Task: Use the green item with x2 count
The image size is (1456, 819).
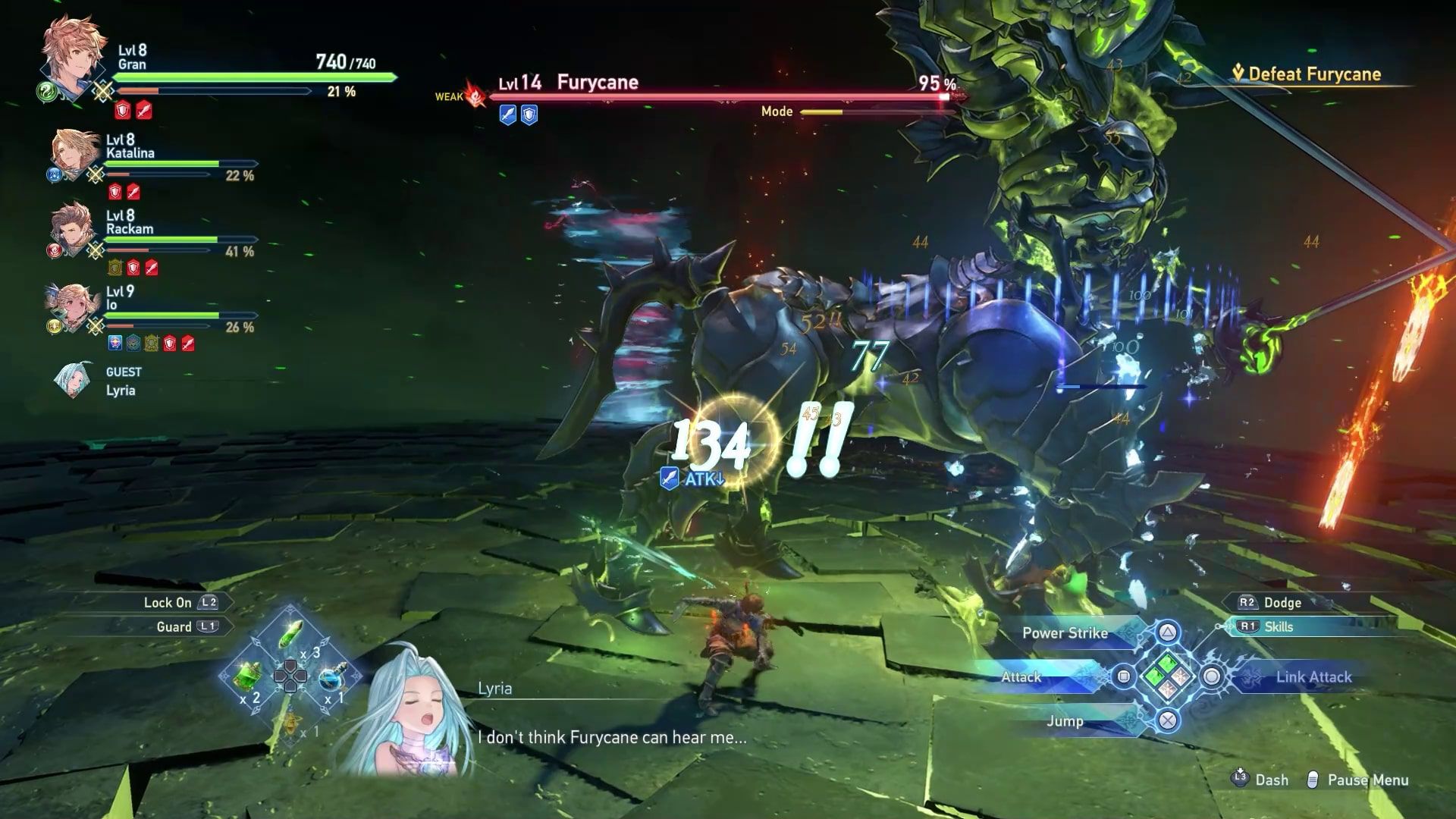Action: tap(248, 676)
